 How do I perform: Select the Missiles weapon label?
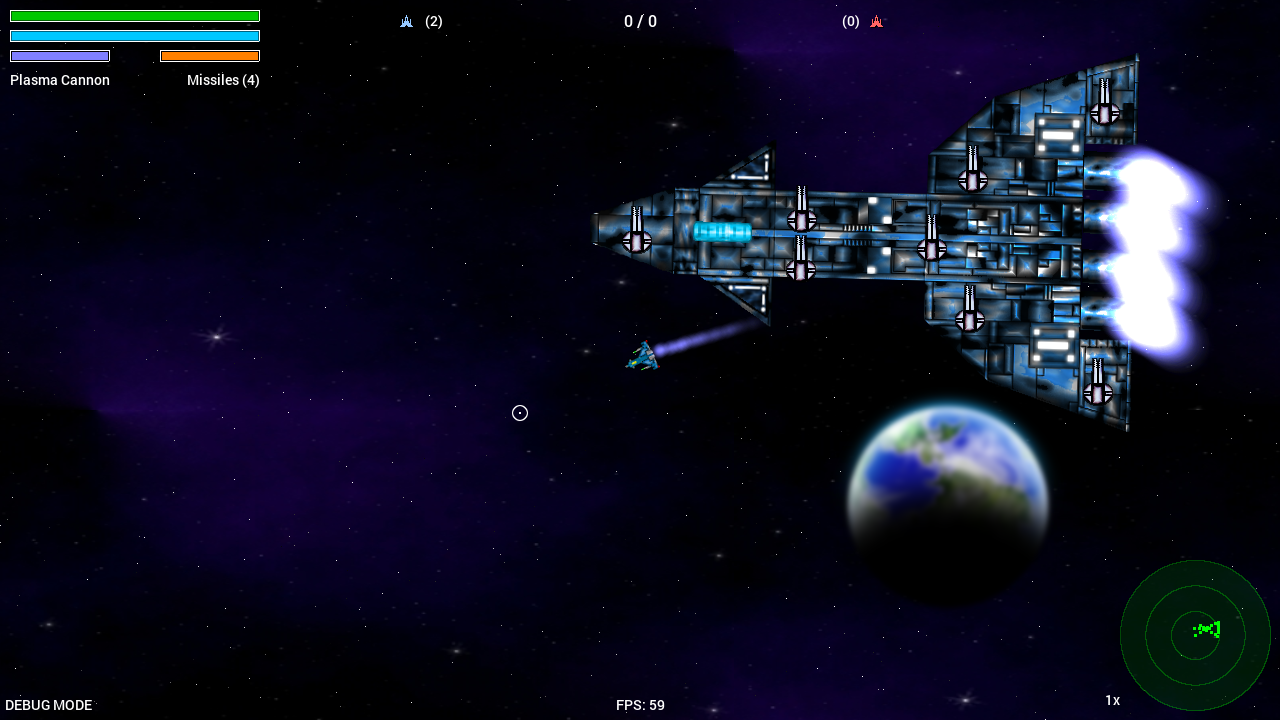point(223,80)
